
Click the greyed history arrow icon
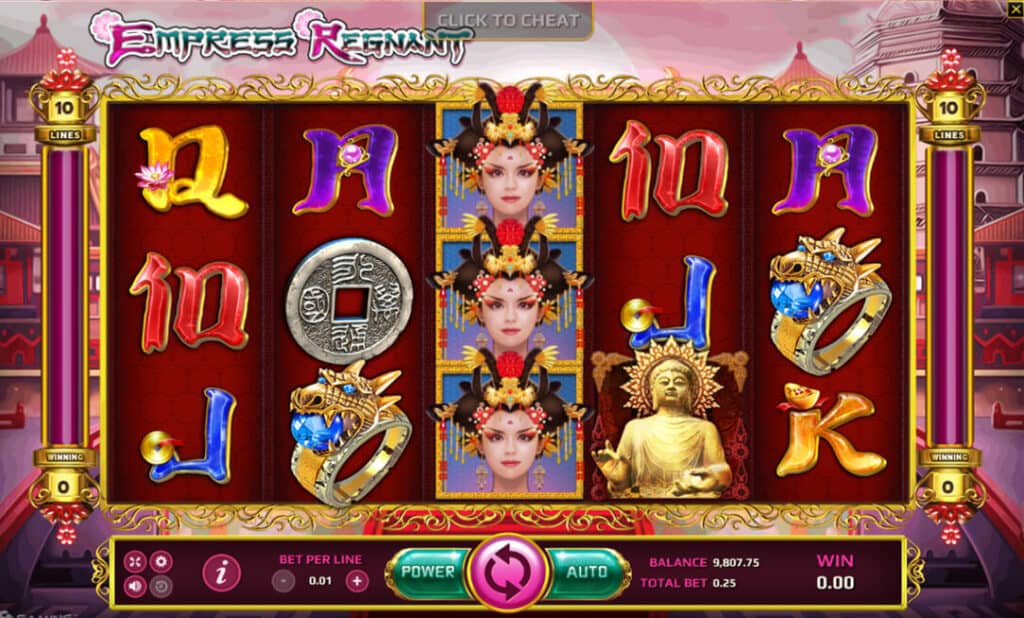click(160, 586)
